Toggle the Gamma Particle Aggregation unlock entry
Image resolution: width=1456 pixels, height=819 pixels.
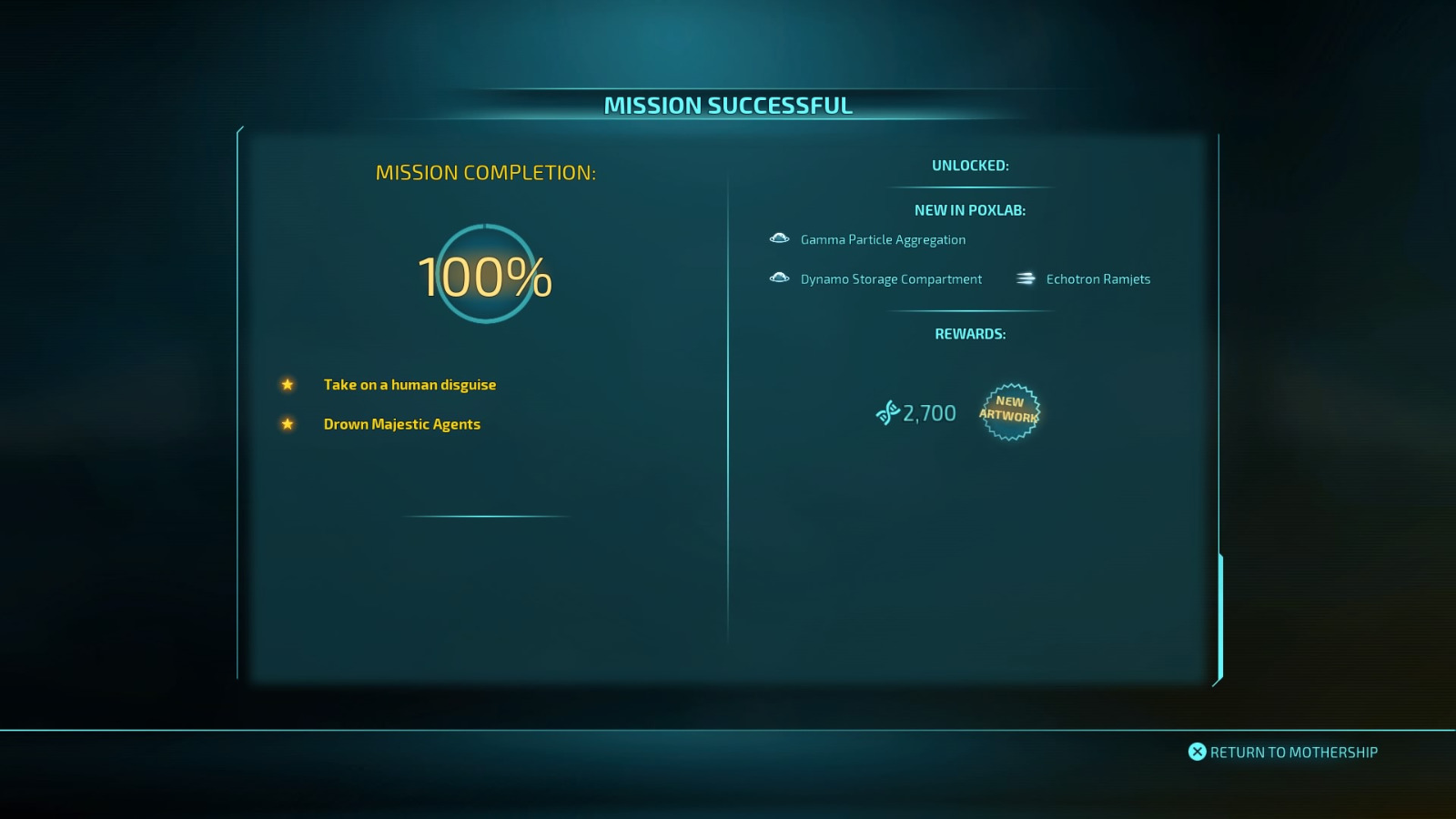pyautogui.click(x=882, y=239)
